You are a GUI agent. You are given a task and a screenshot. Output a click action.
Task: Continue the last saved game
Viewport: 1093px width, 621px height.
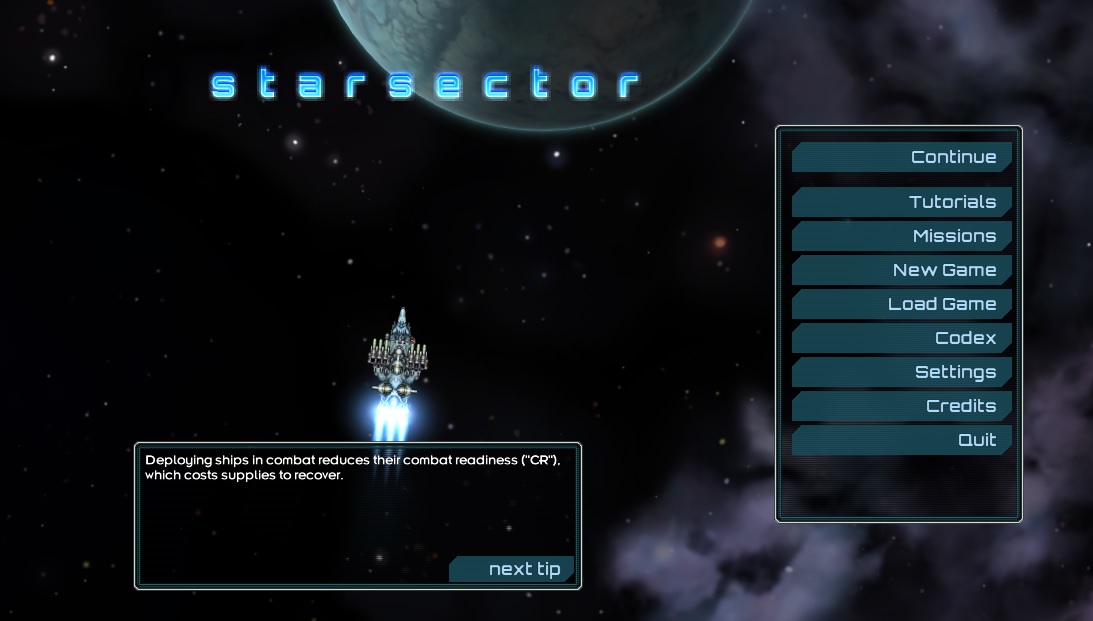[x=902, y=157]
